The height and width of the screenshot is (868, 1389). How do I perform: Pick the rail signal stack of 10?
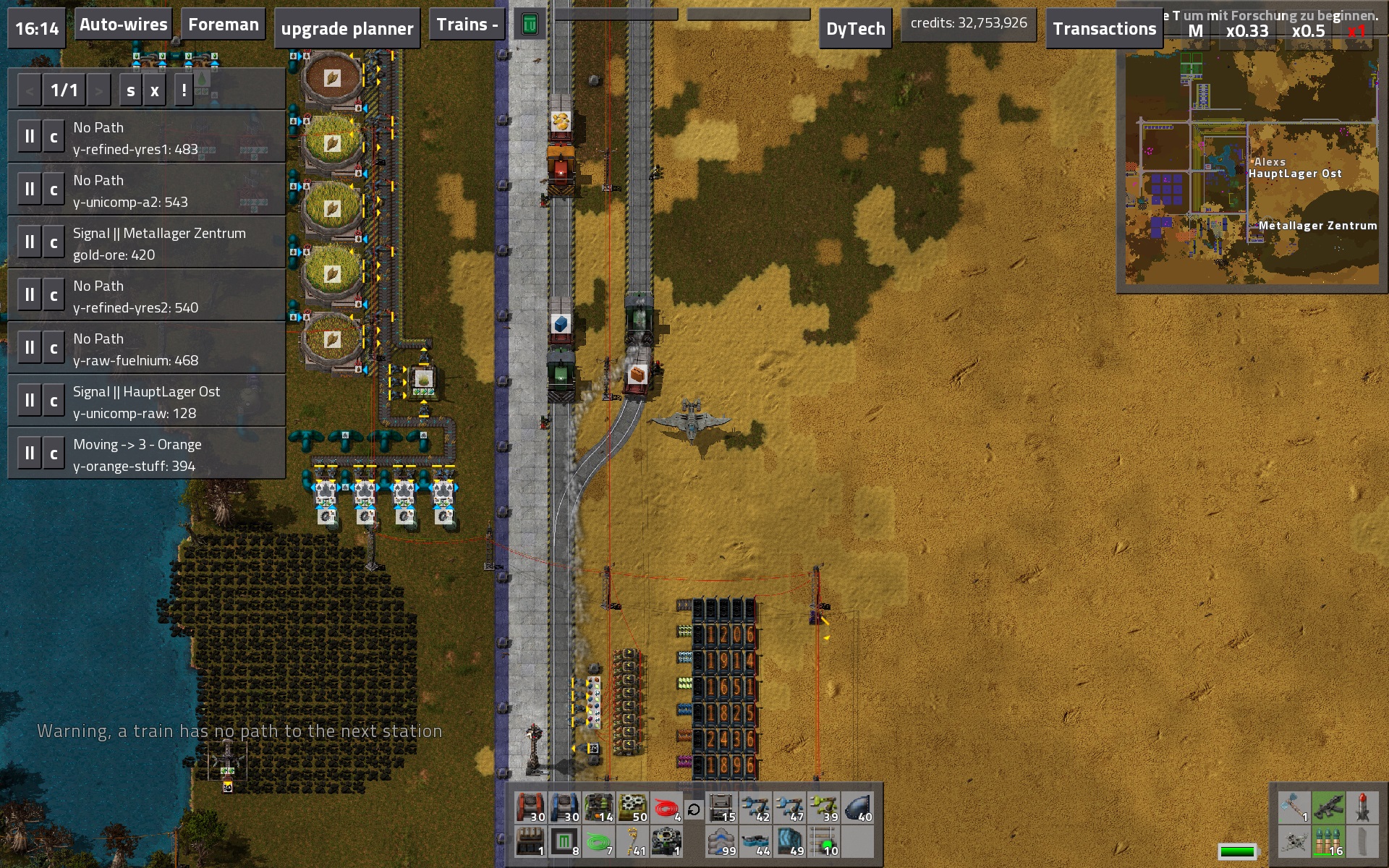[823, 842]
